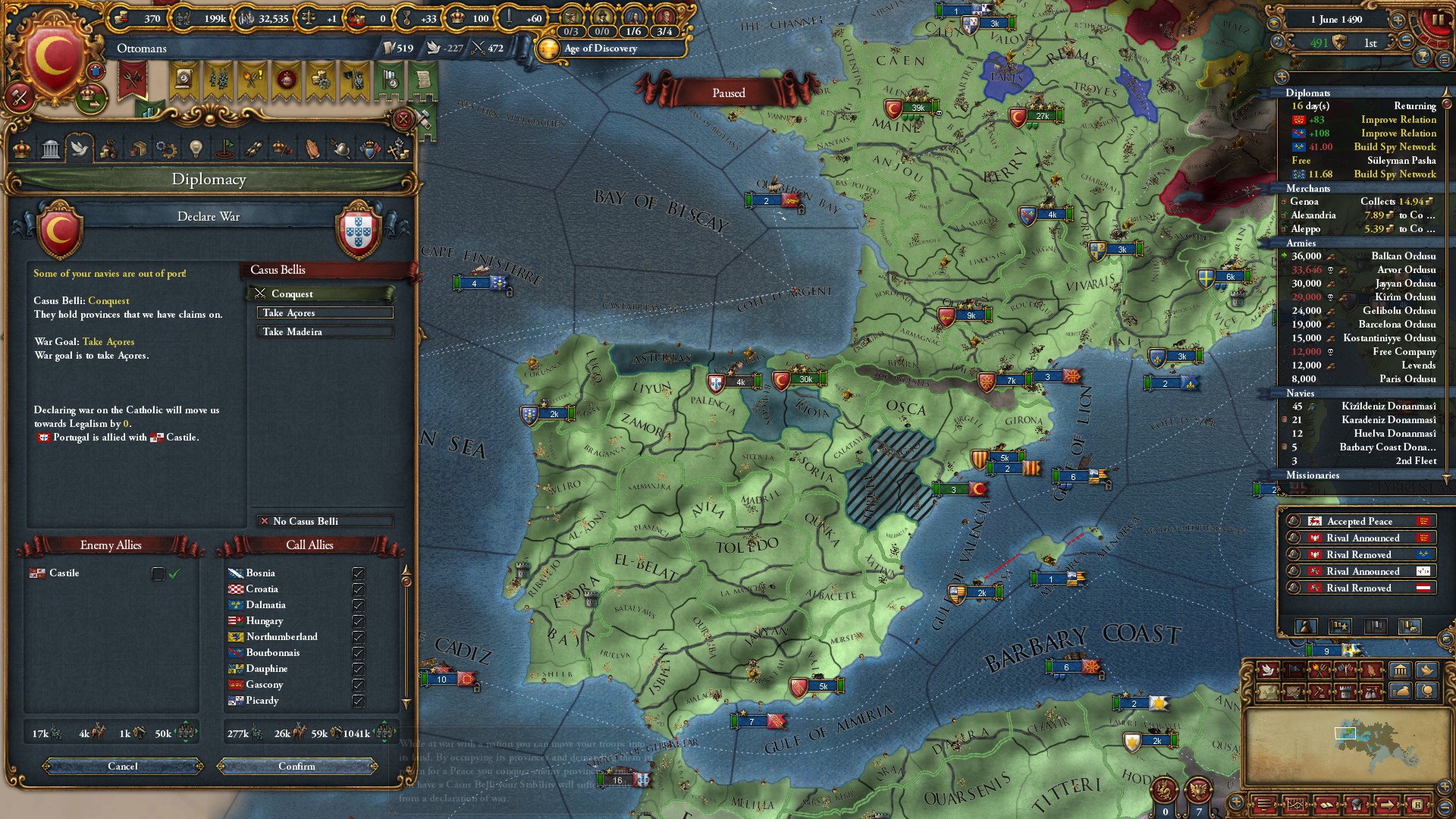Select the Genoa merchant row
Screen dimensions: 1456x819
[x=1363, y=202]
